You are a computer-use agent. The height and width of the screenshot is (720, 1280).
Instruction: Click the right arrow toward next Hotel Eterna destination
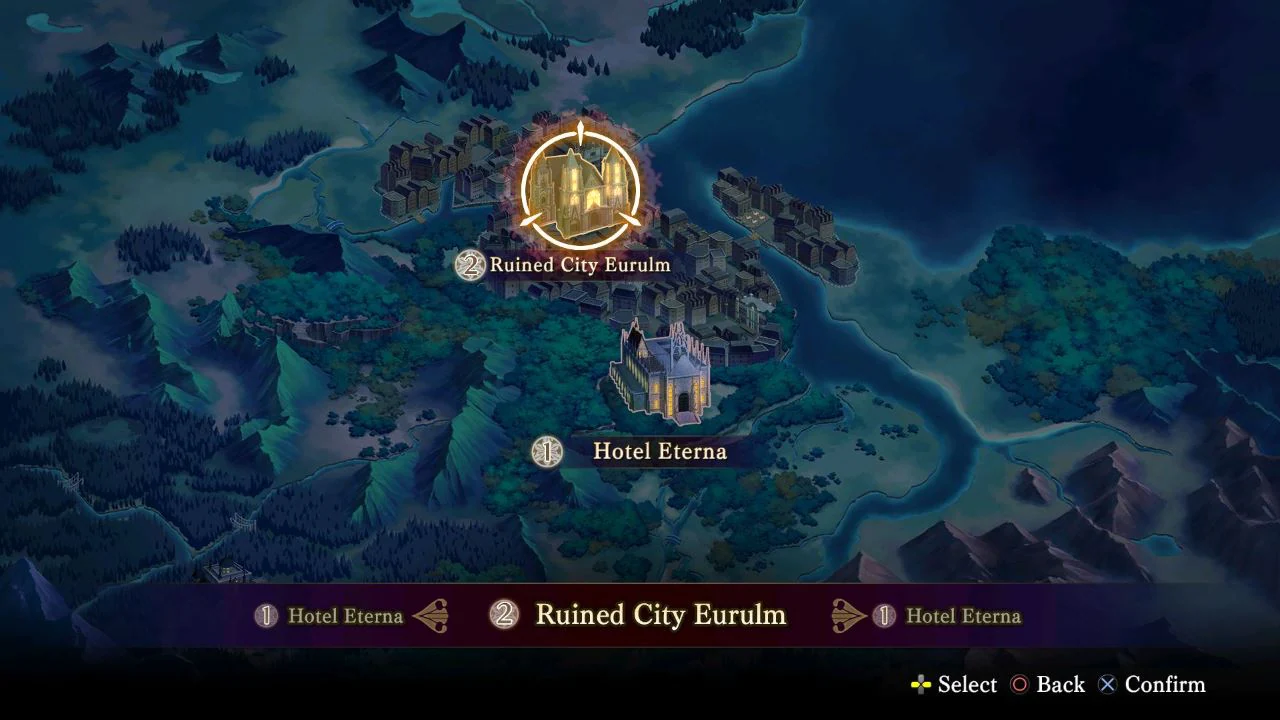pos(848,616)
